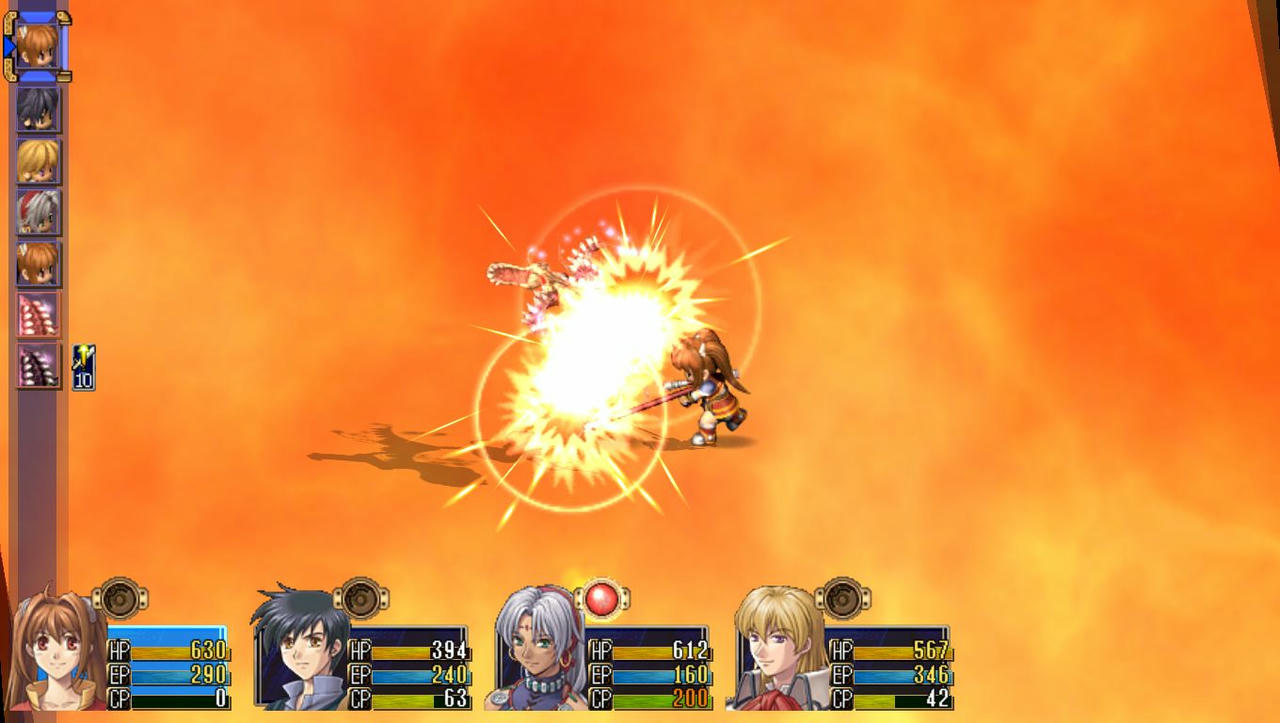This screenshot has height=723, width=1280.
Task: Select Olivier's face portrait in the turn bar
Action: (x=38, y=160)
